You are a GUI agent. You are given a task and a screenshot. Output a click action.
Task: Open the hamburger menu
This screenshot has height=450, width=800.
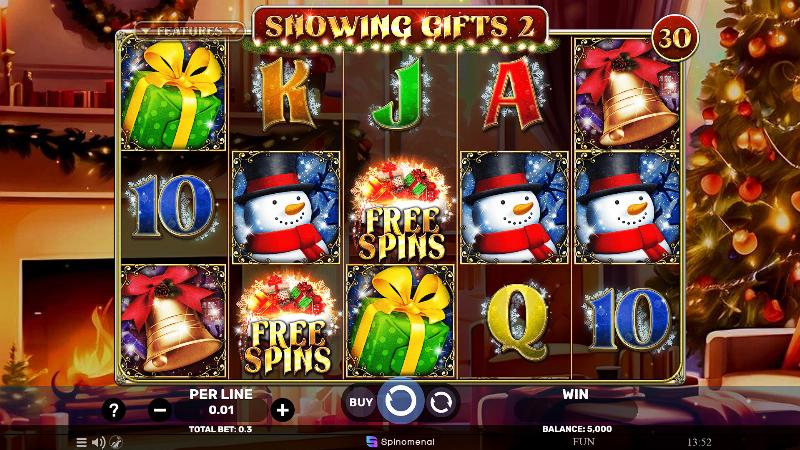point(82,441)
